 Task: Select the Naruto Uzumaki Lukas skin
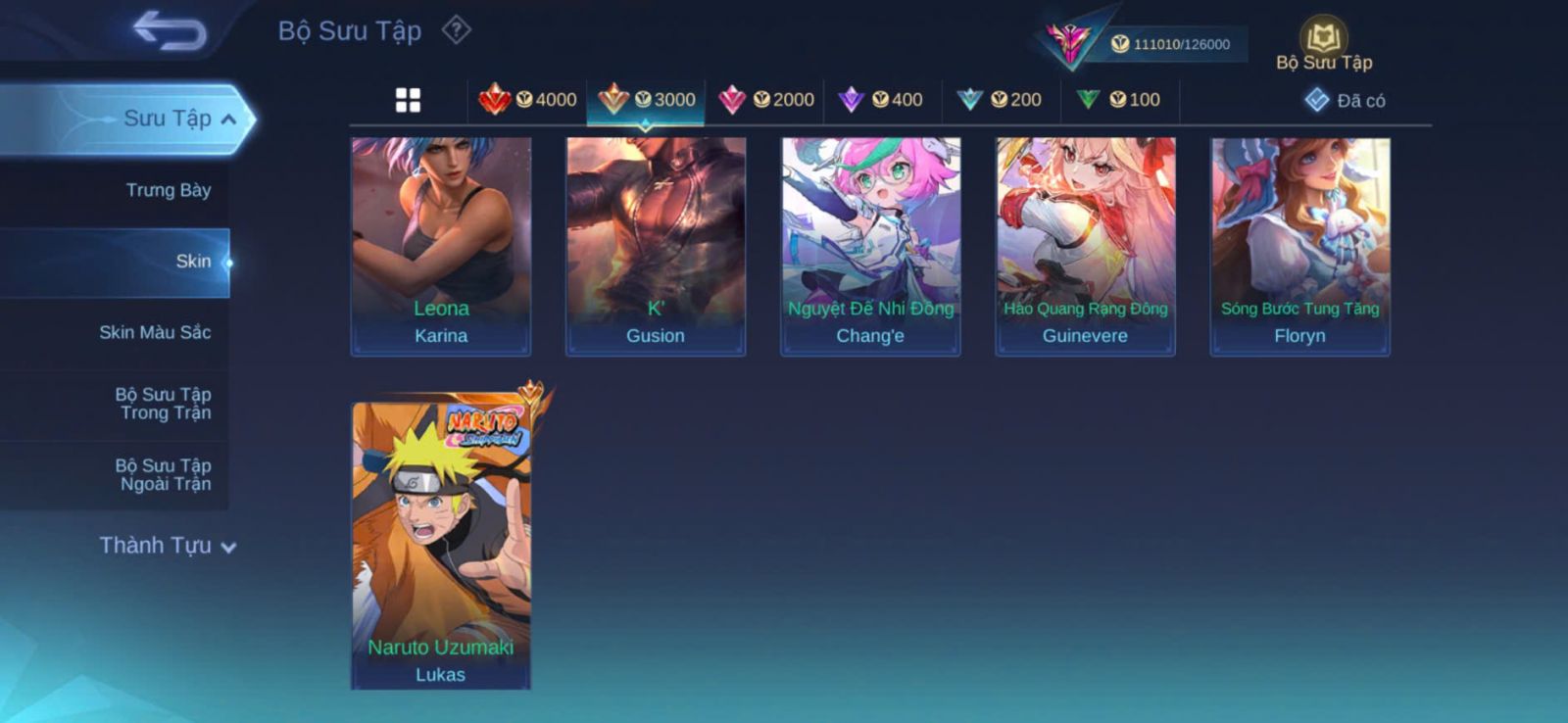pyautogui.click(x=441, y=544)
